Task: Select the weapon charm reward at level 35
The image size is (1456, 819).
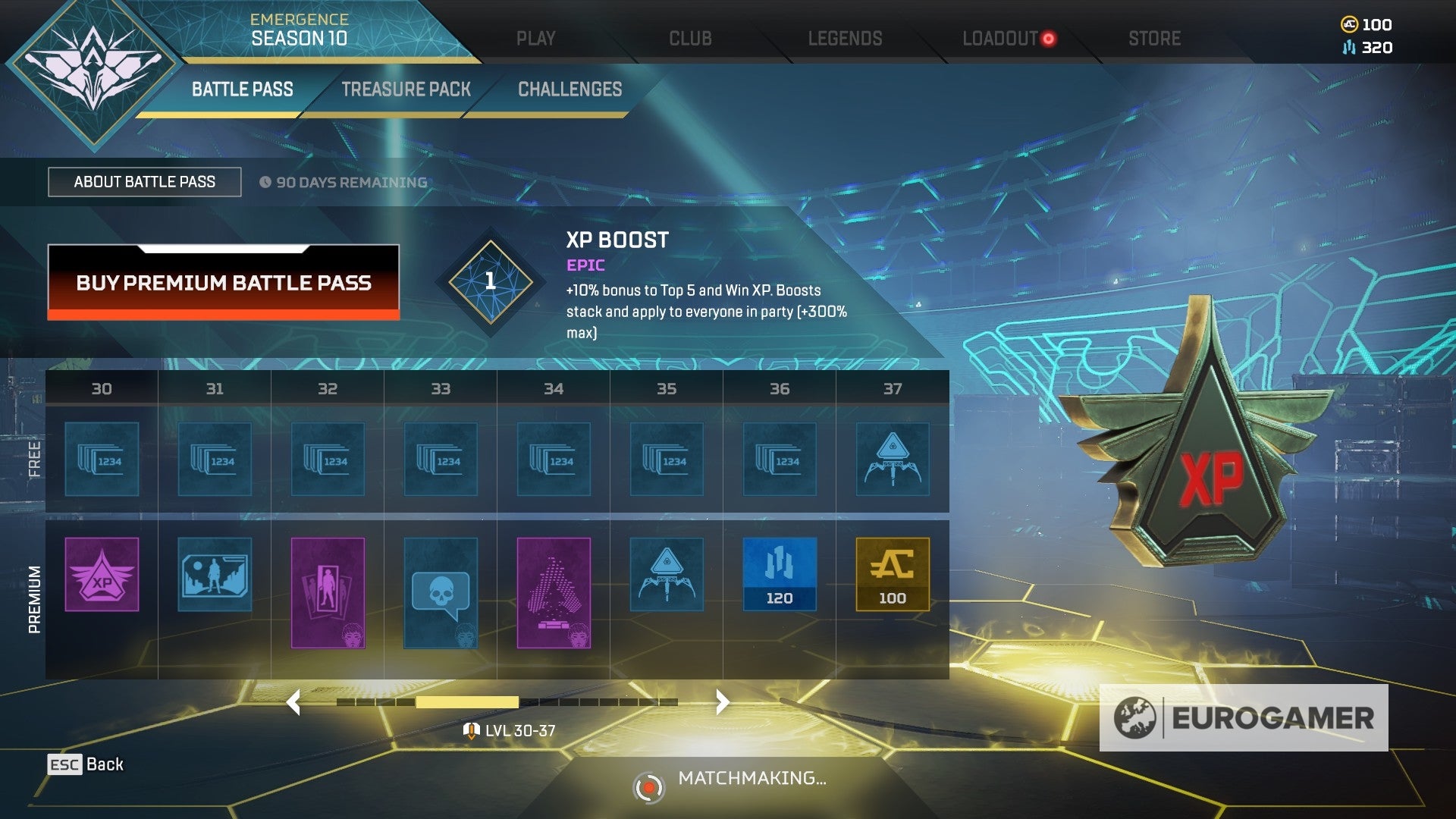Action: tap(666, 574)
